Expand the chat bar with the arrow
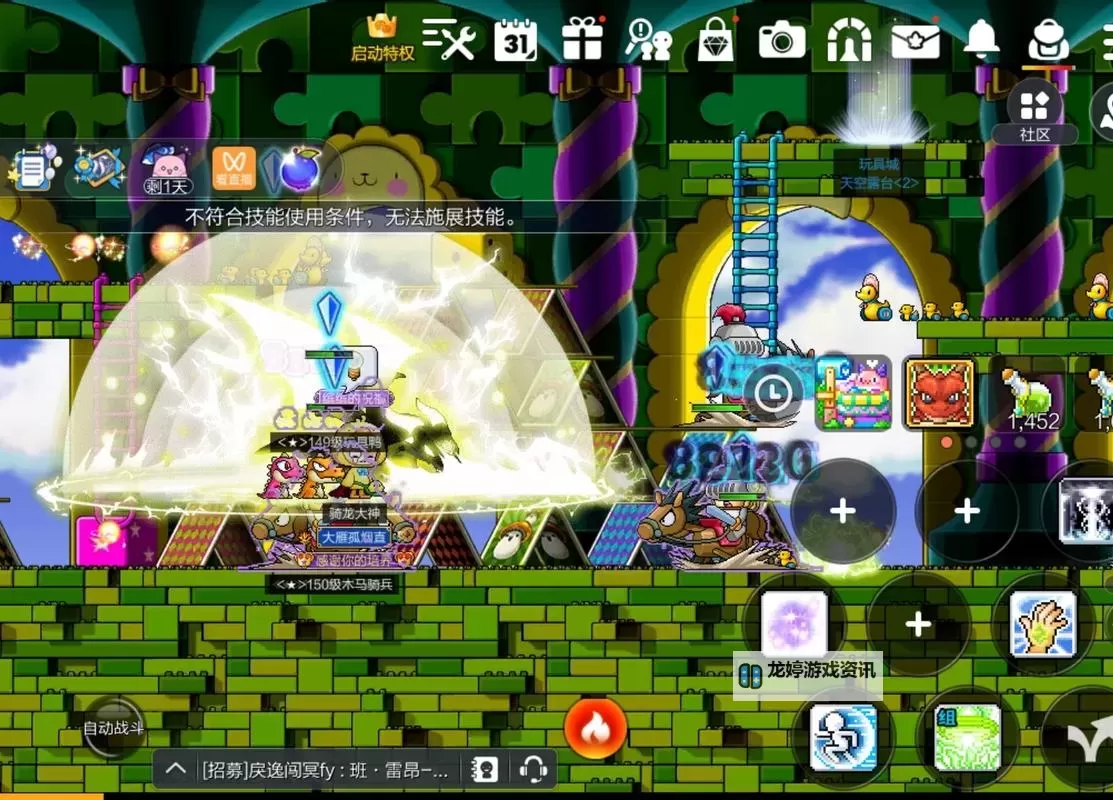This screenshot has width=1113, height=800. [175, 769]
